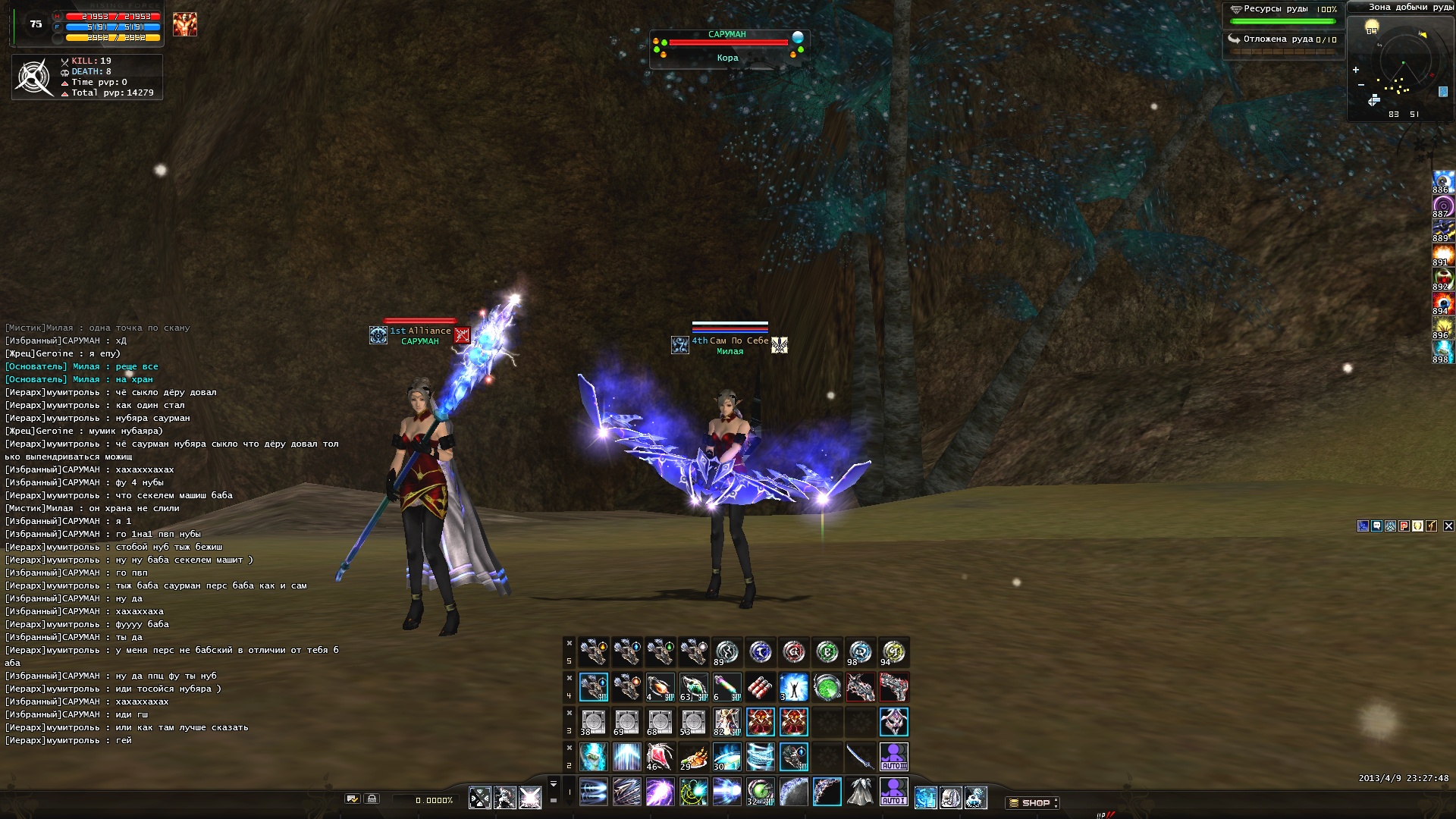Viewport: 1456px width, 819px height.
Task: Activate the glowing white figure buff skill
Action: coord(793,687)
